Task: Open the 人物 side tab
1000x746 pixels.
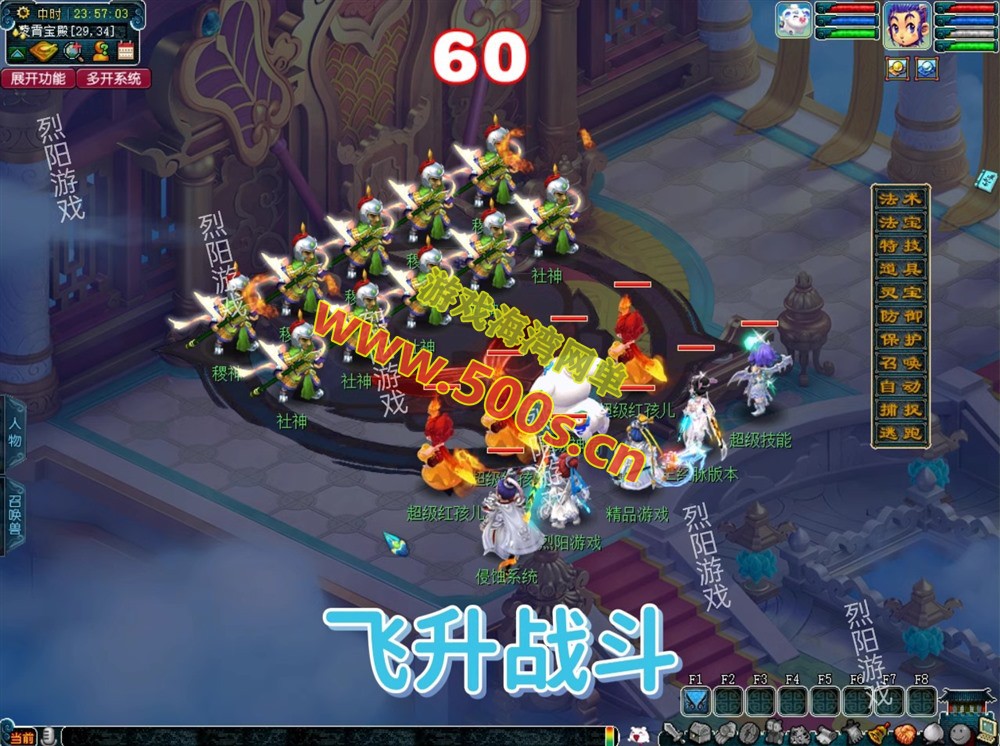Action: tap(15, 432)
